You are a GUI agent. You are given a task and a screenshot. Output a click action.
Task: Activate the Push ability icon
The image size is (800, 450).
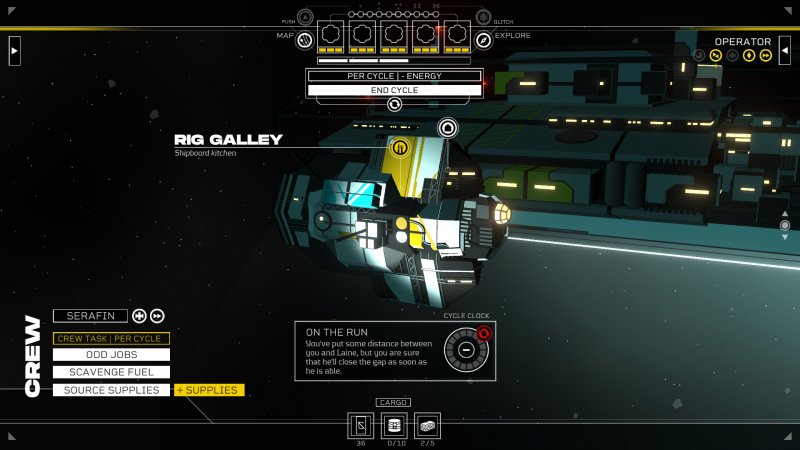(305, 17)
